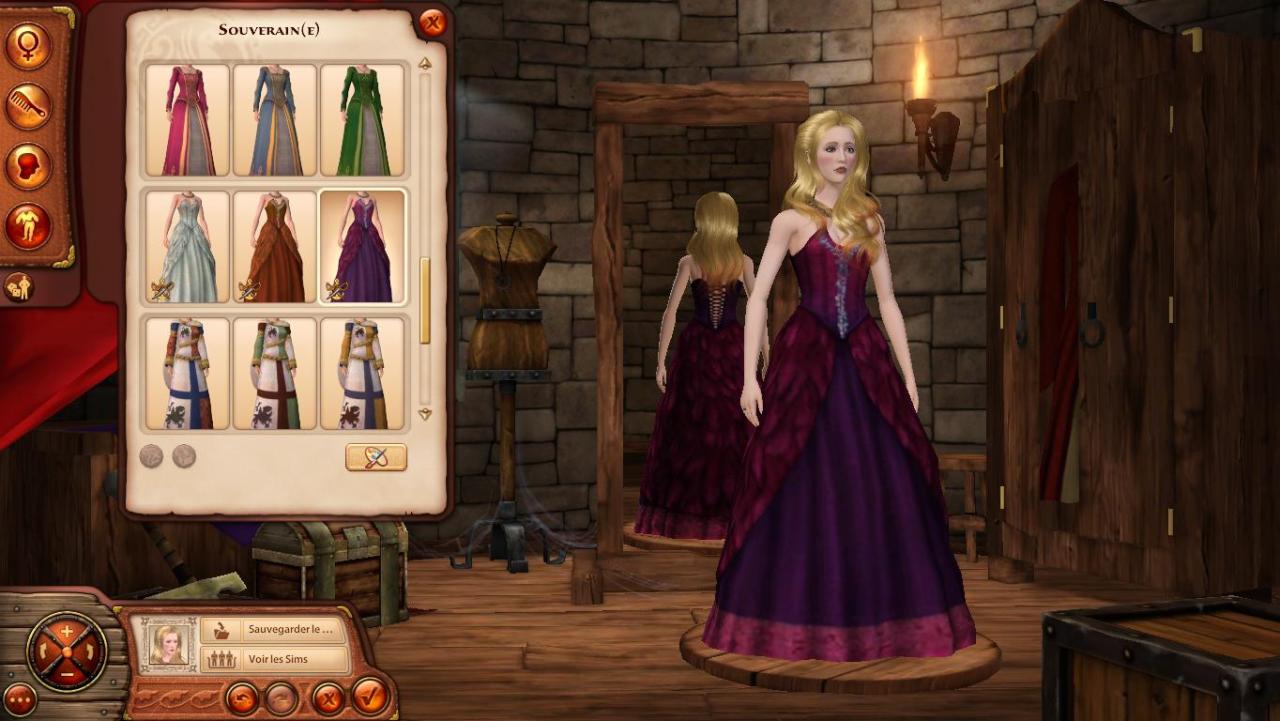Select the pale blue strapless ball gown
This screenshot has width=1280, height=721.
point(188,246)
